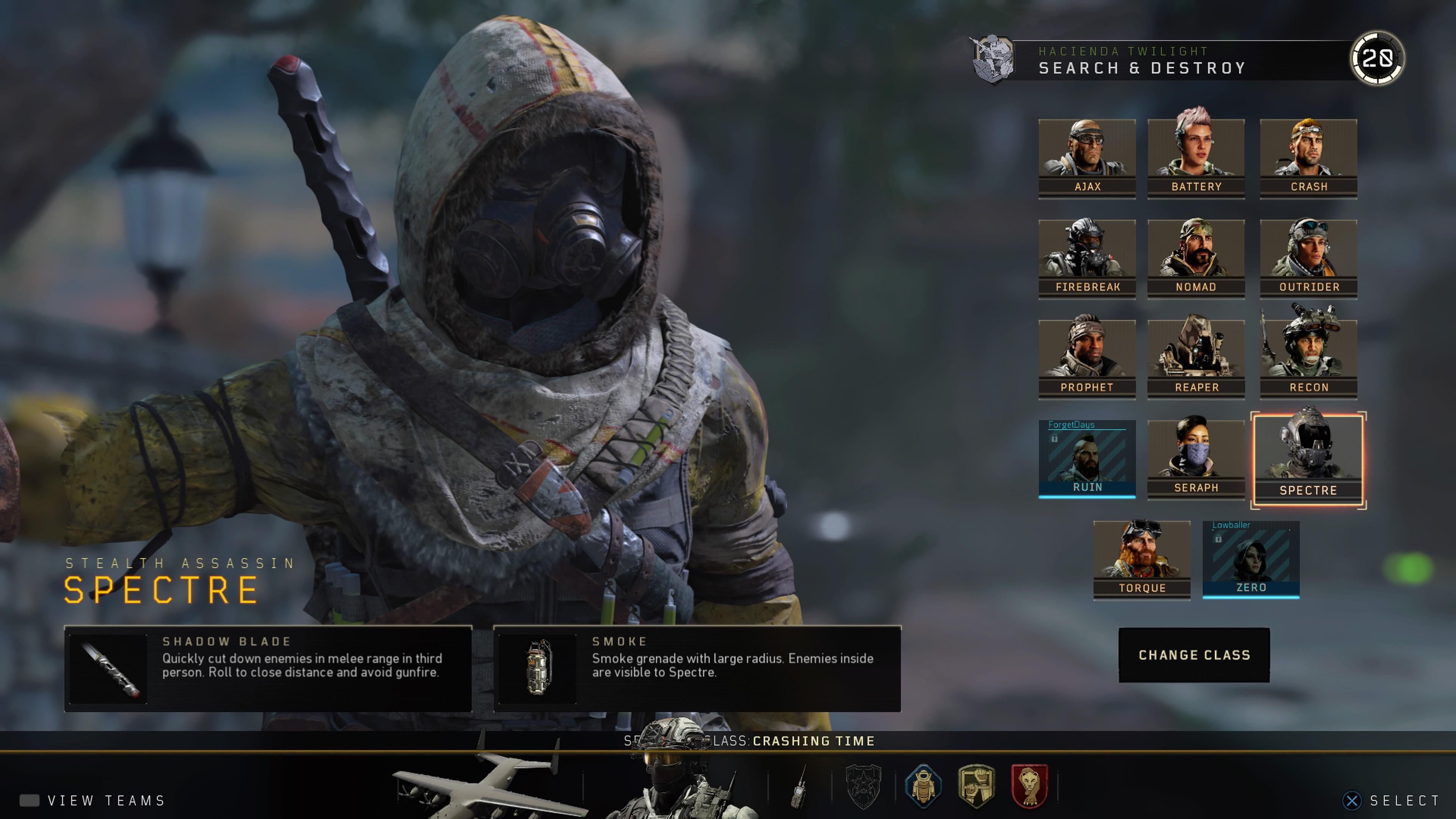Choose the Nomad specialist tile
The image size is (1456, 819).
pyautogui.click(x=1196, y=259)
